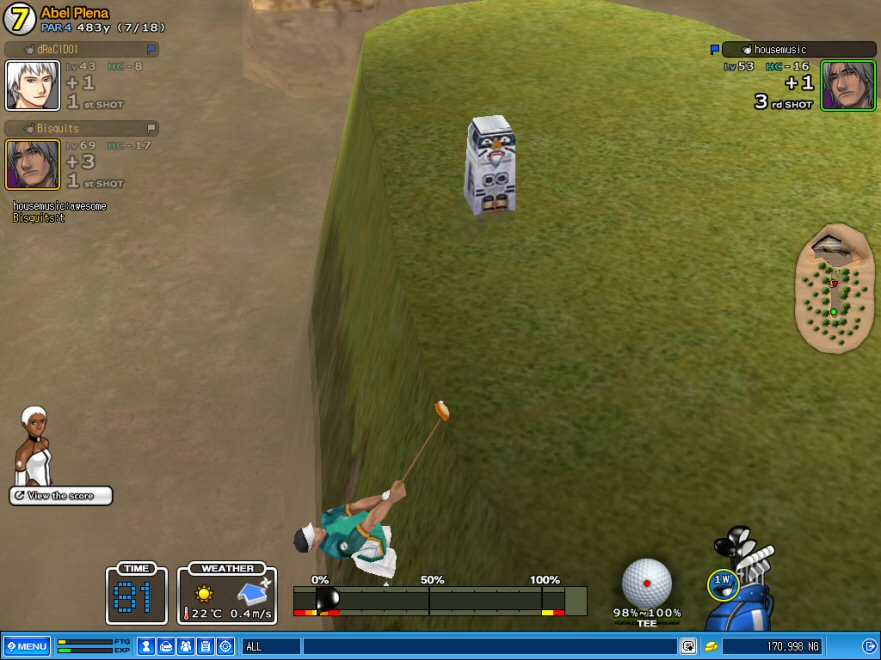
Task: Click the shot power gauge bar
Action: pyautogui.click(x=428, y=600)
